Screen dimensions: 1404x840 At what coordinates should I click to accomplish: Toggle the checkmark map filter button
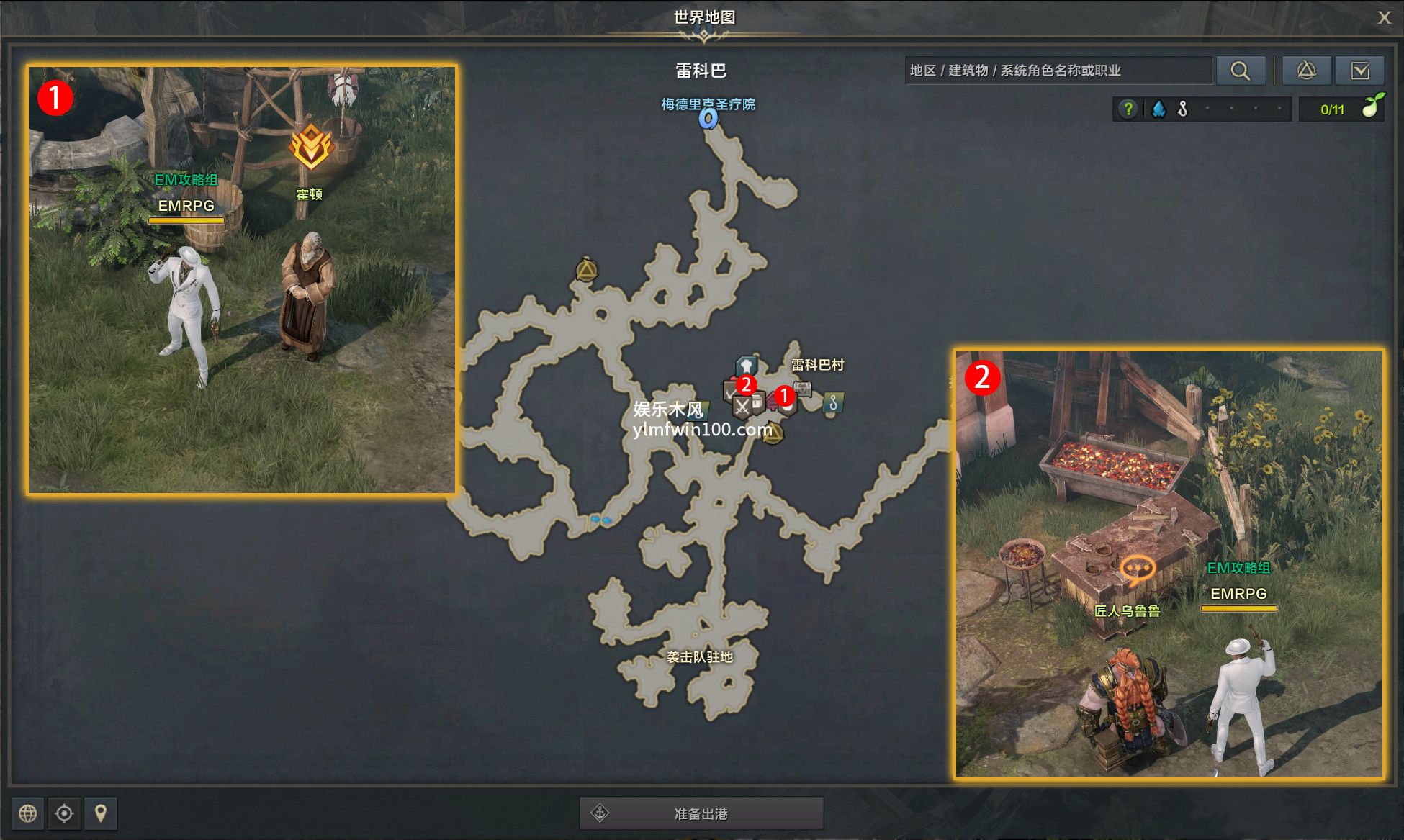tap(1359, 71)
